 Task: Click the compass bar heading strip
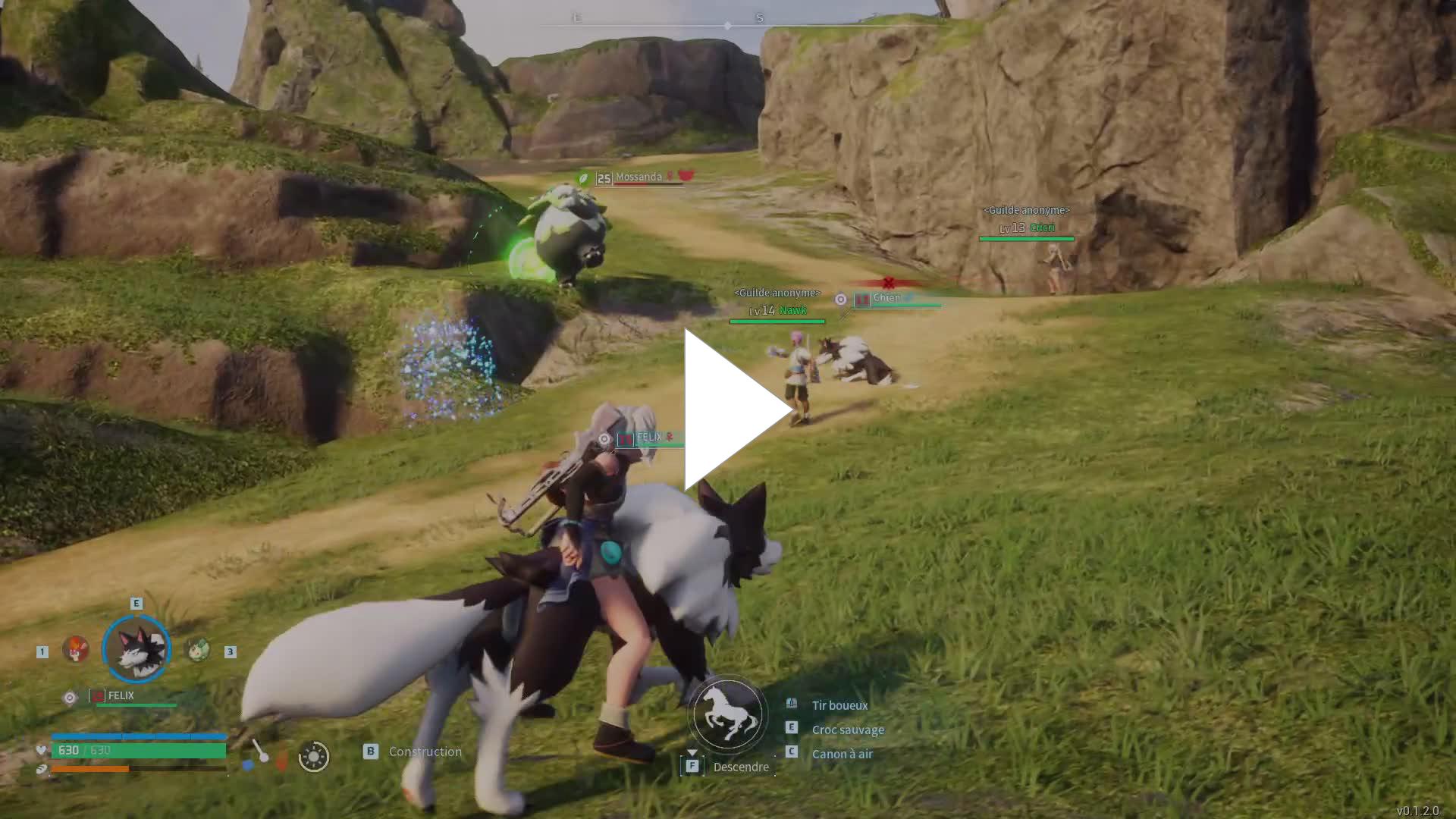[x=728, y=25]
